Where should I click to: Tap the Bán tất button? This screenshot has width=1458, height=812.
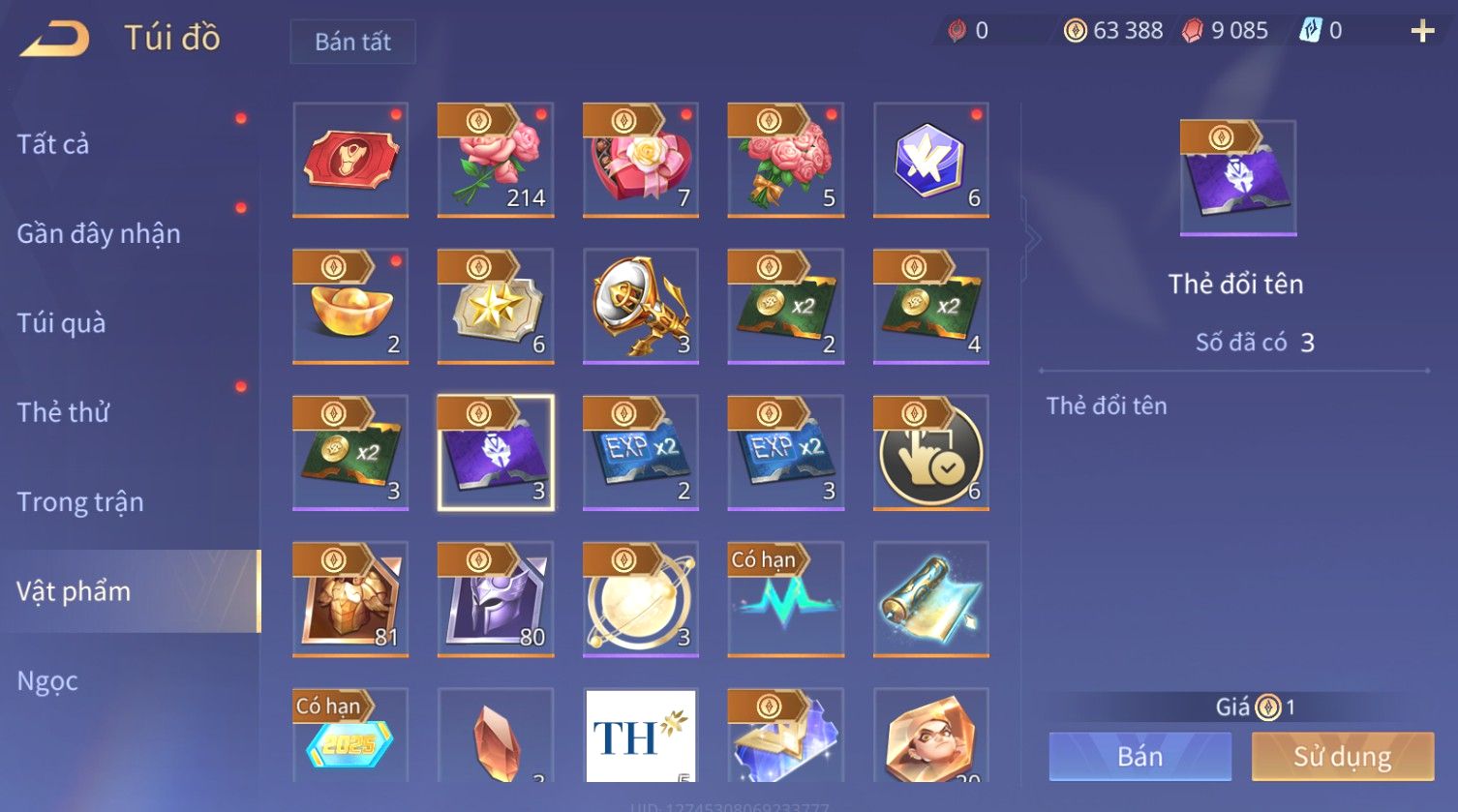pos(352,42)
